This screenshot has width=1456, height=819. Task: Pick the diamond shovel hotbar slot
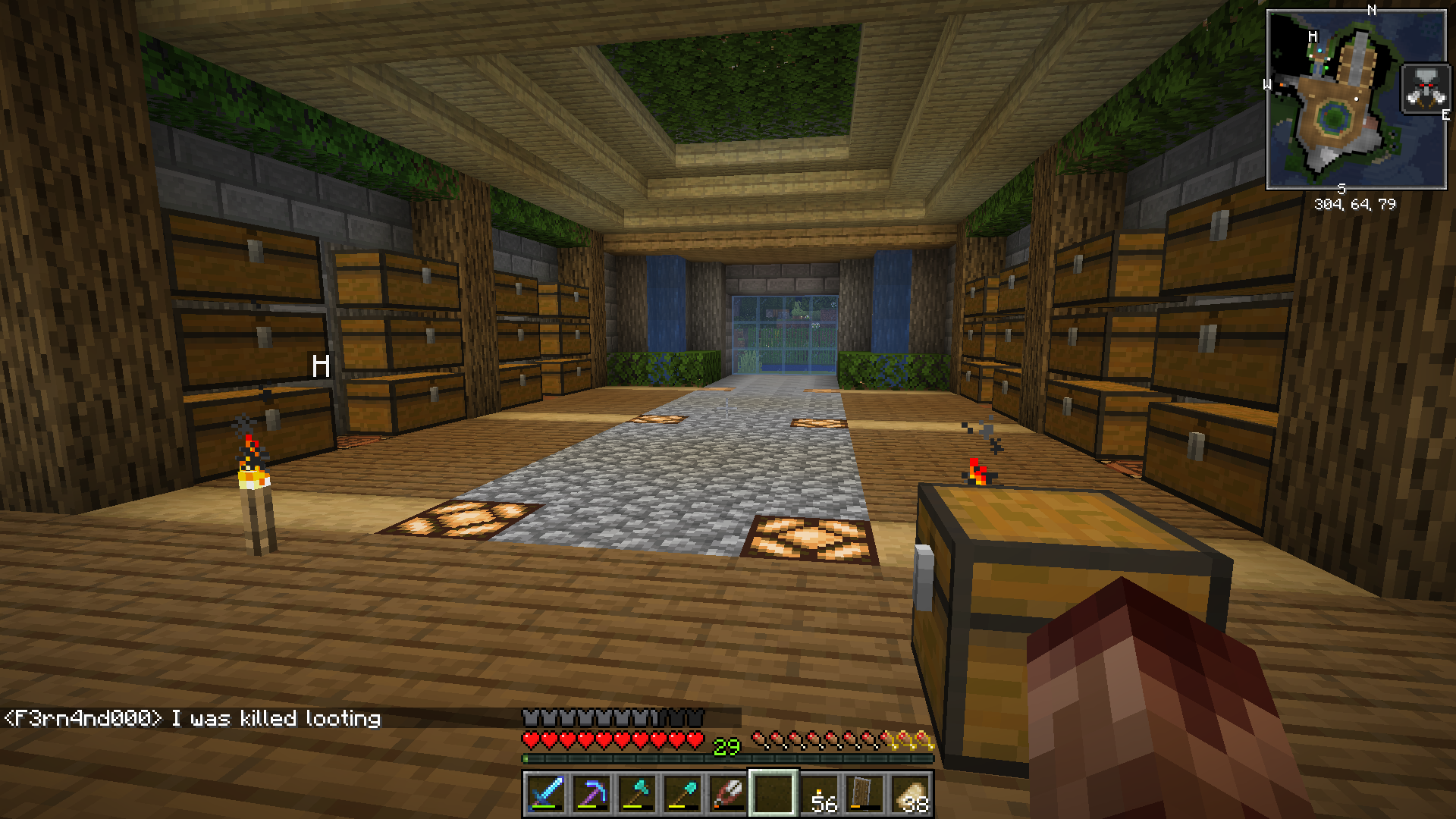click(x=682, y=793)
